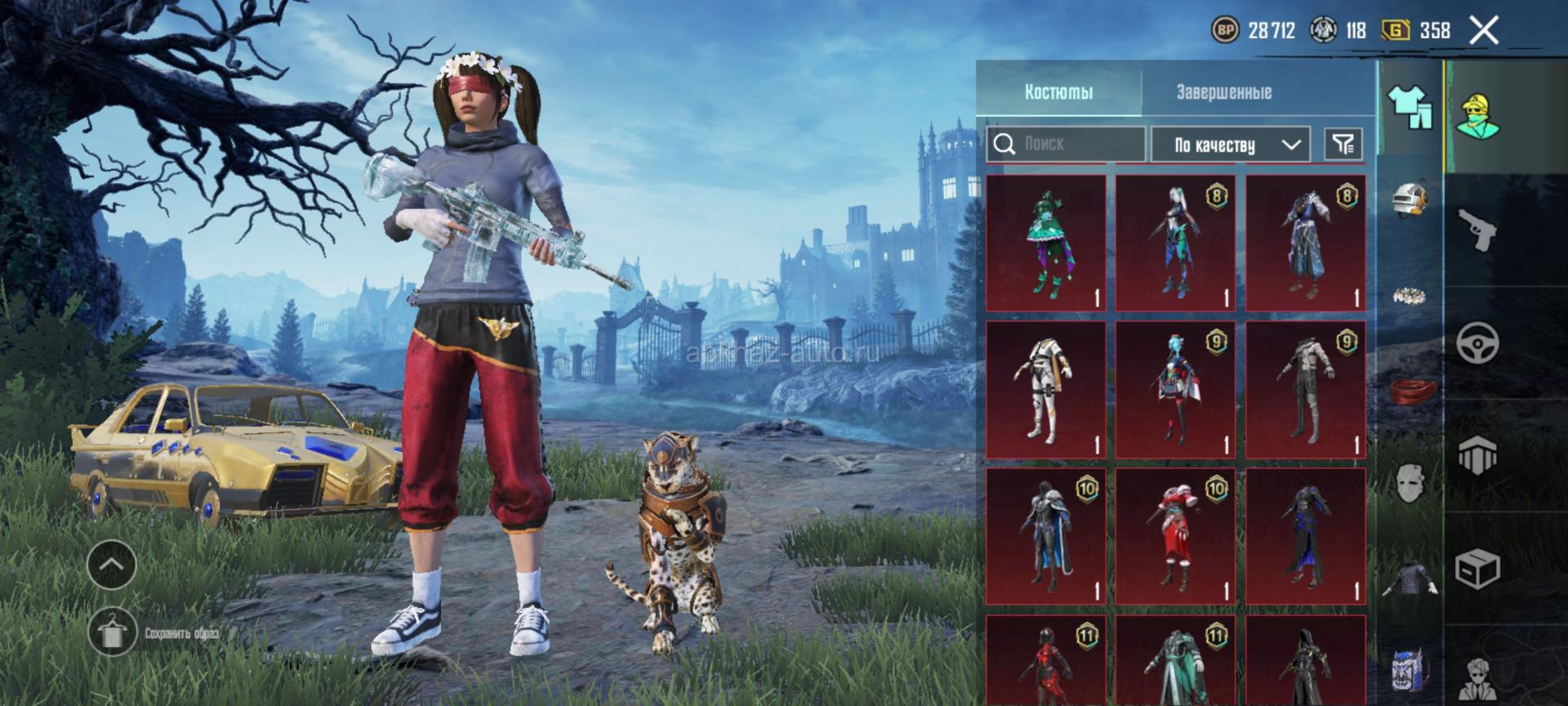
Task: Switch to the Костюмы tab
Action: tap(1058, 92)
